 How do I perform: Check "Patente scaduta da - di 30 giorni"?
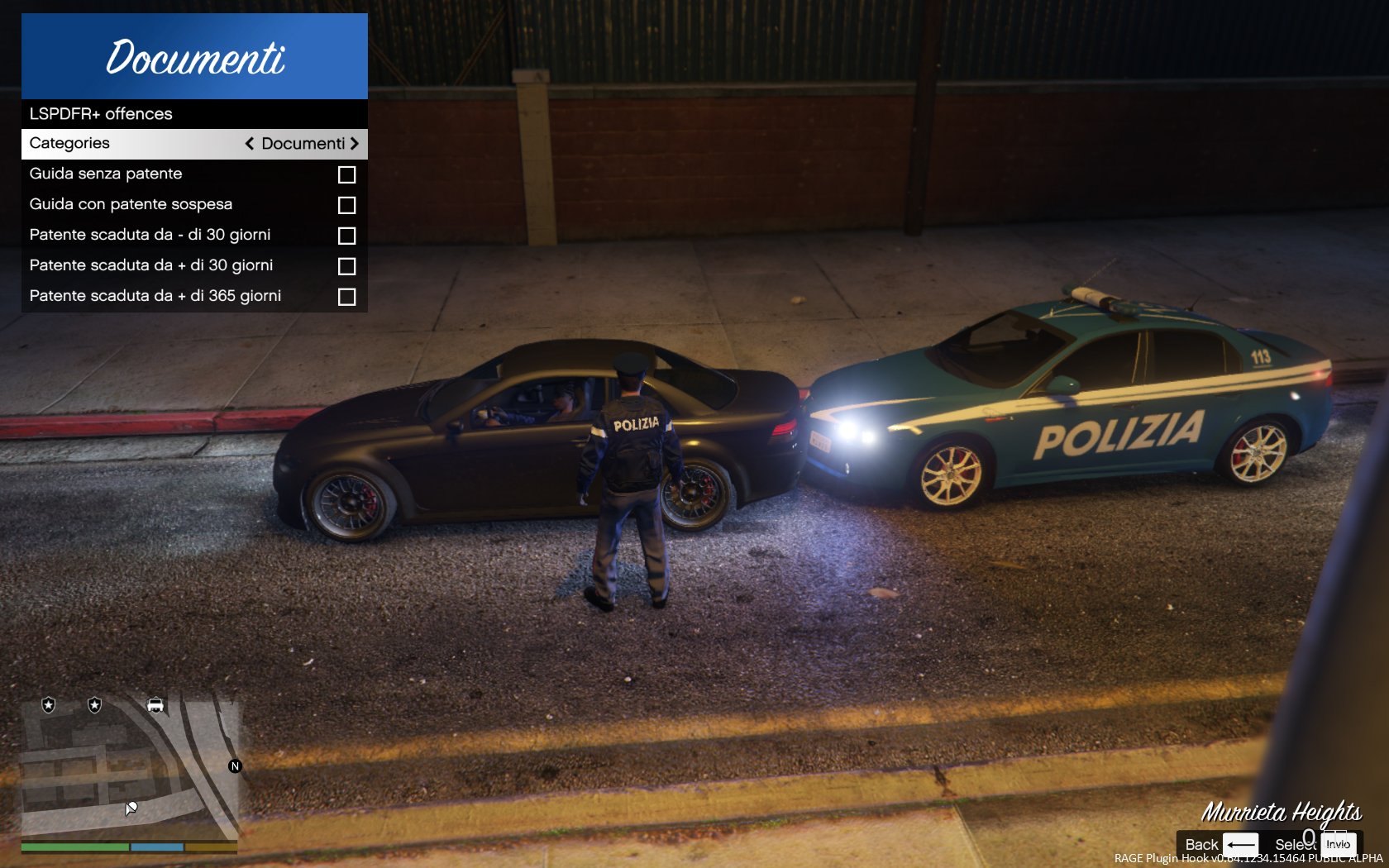coord(346,236)
